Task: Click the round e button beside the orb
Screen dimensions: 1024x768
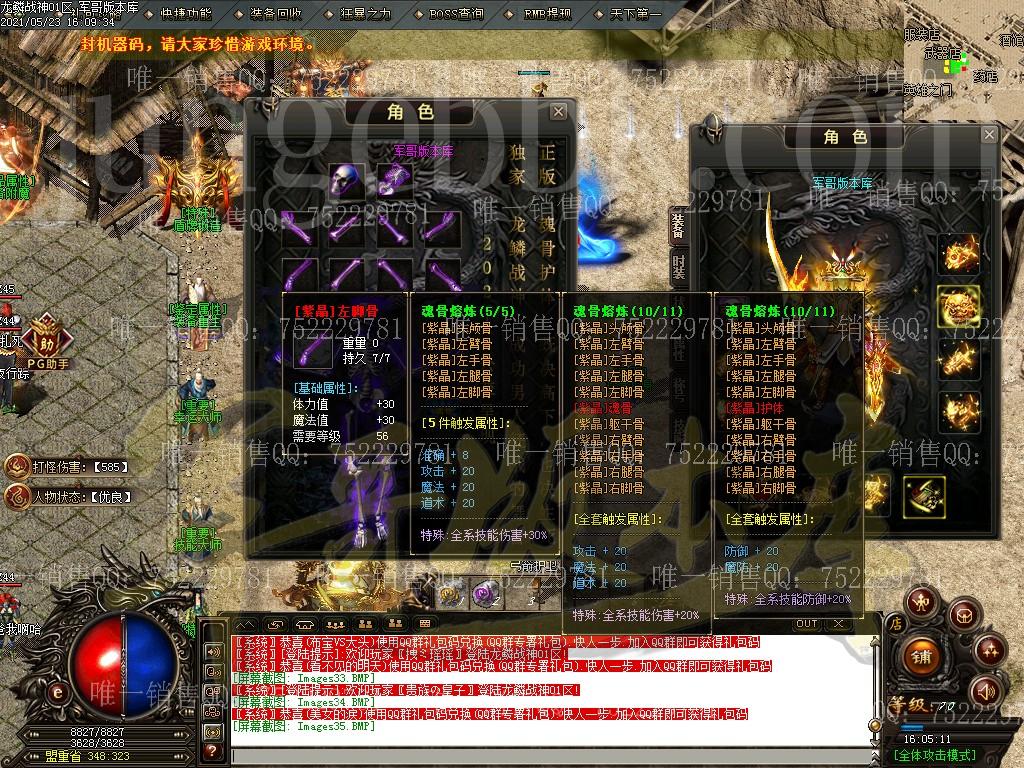Action: pos(58,692)
